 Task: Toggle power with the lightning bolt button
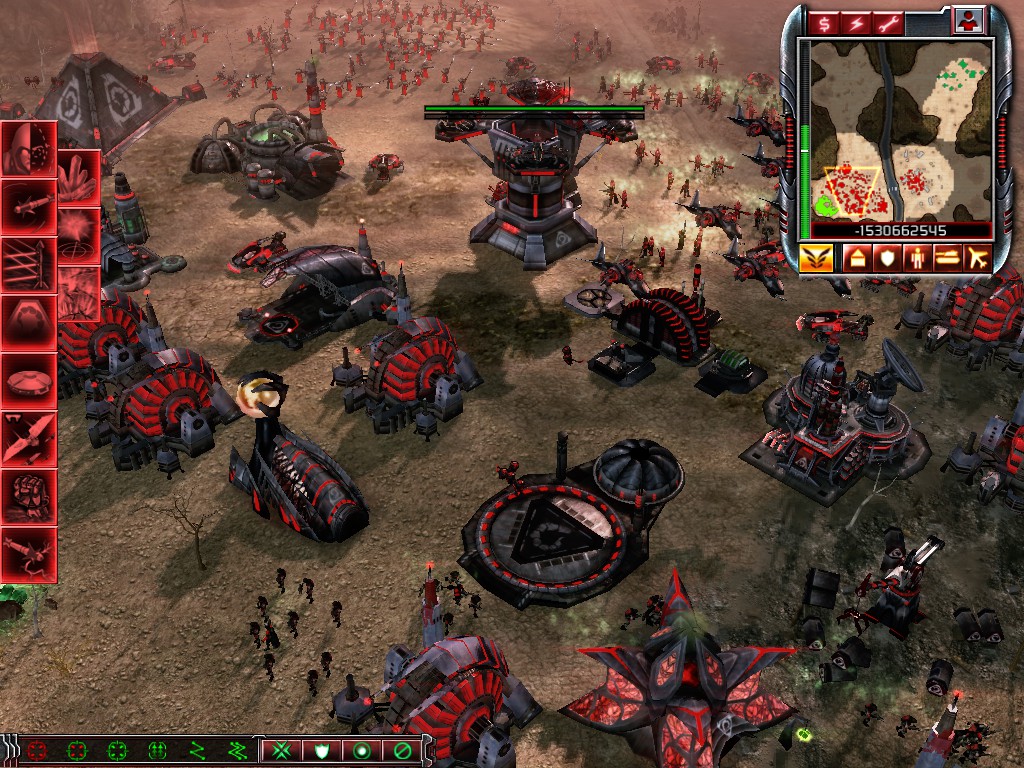coord(856,21)
